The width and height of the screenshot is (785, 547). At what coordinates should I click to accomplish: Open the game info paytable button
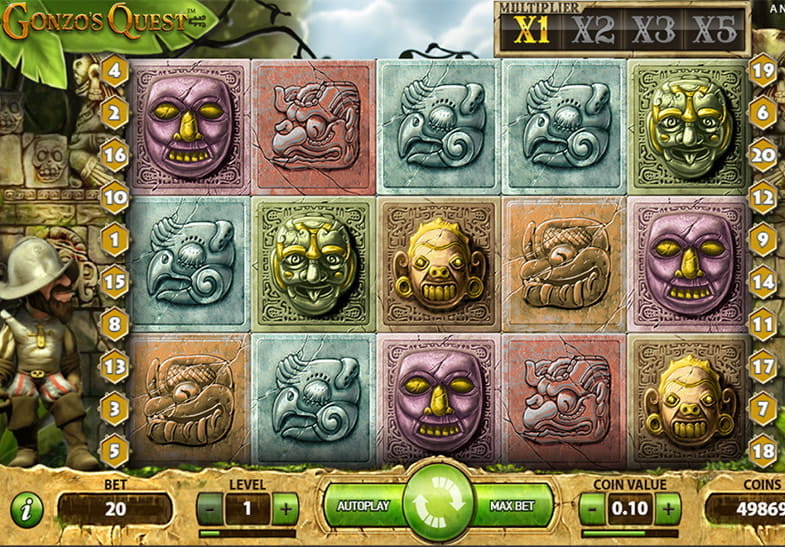27,508
